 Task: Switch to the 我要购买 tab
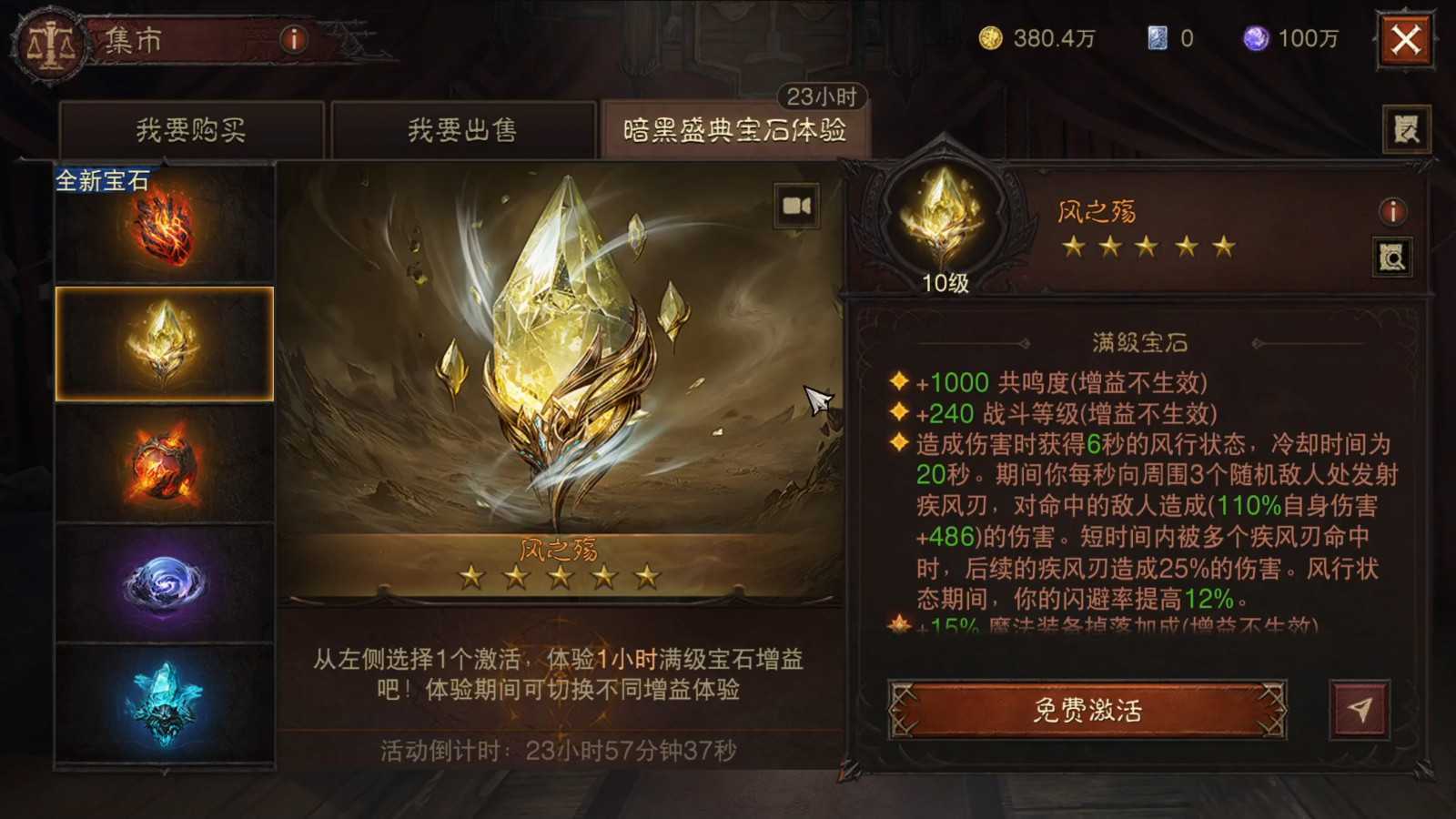191,129
